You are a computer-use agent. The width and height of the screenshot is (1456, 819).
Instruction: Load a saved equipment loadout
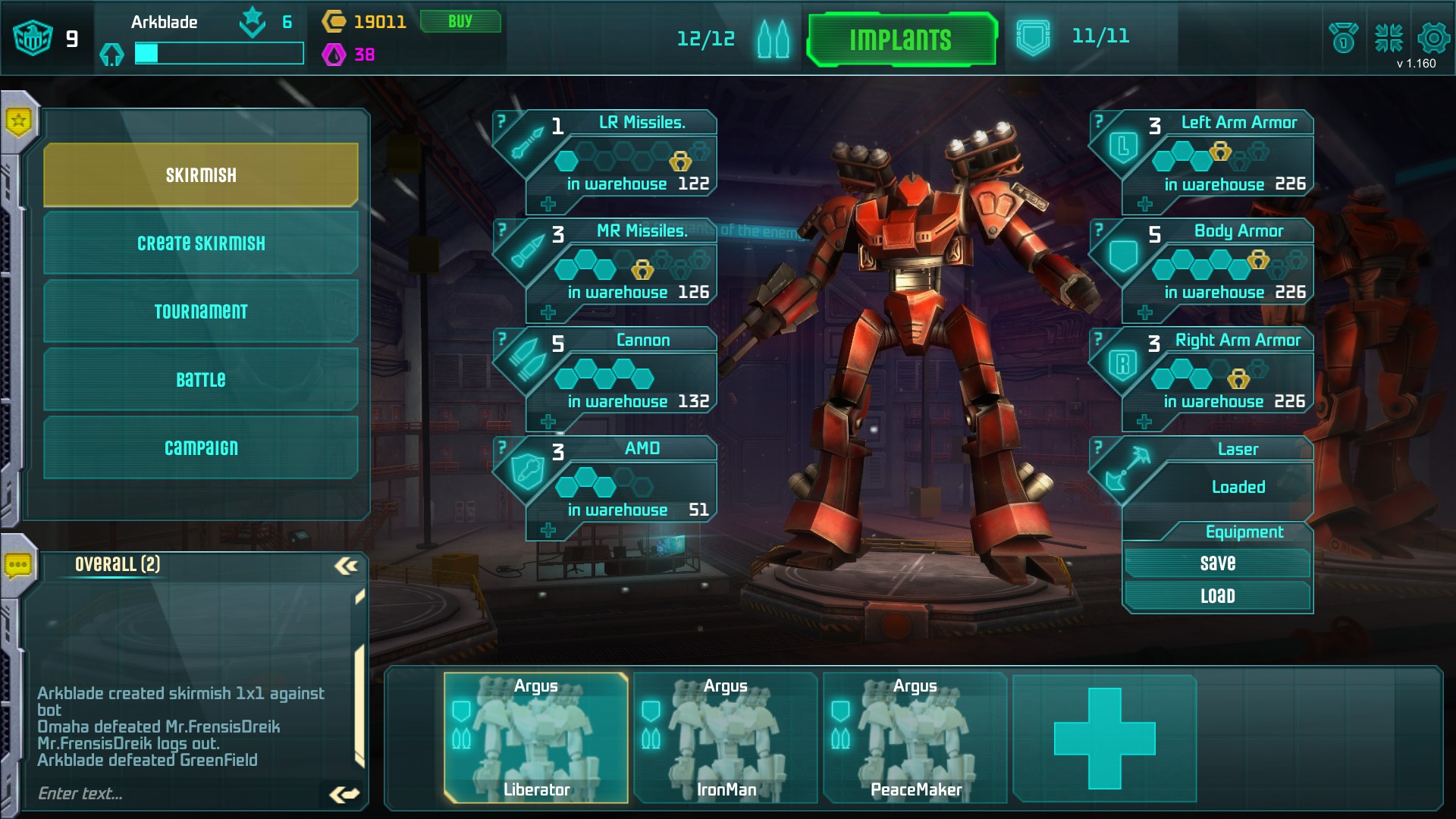pos(1217,596)
